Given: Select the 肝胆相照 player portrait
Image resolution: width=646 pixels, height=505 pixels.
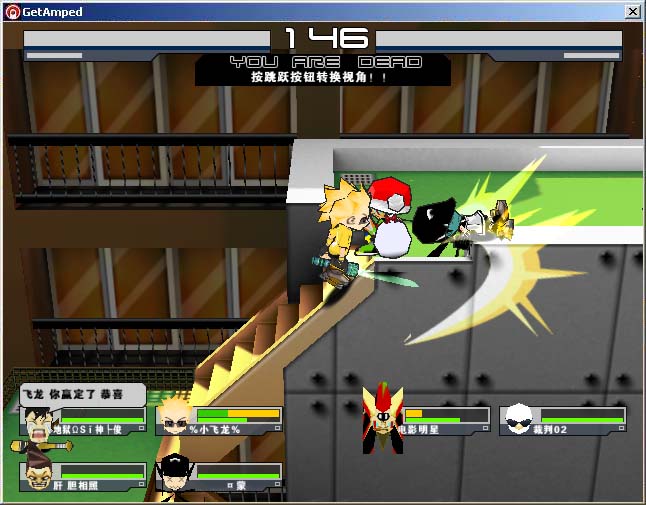Looking at the screenshot, I should 36,477.
